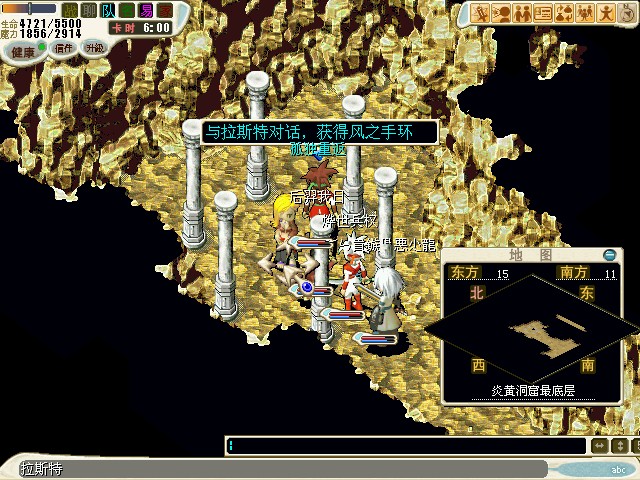This screenshot has width=640, height=480.
Task: Toggle the 队 team mode switch
Action: pyautogui.click(x=106, y=10)
